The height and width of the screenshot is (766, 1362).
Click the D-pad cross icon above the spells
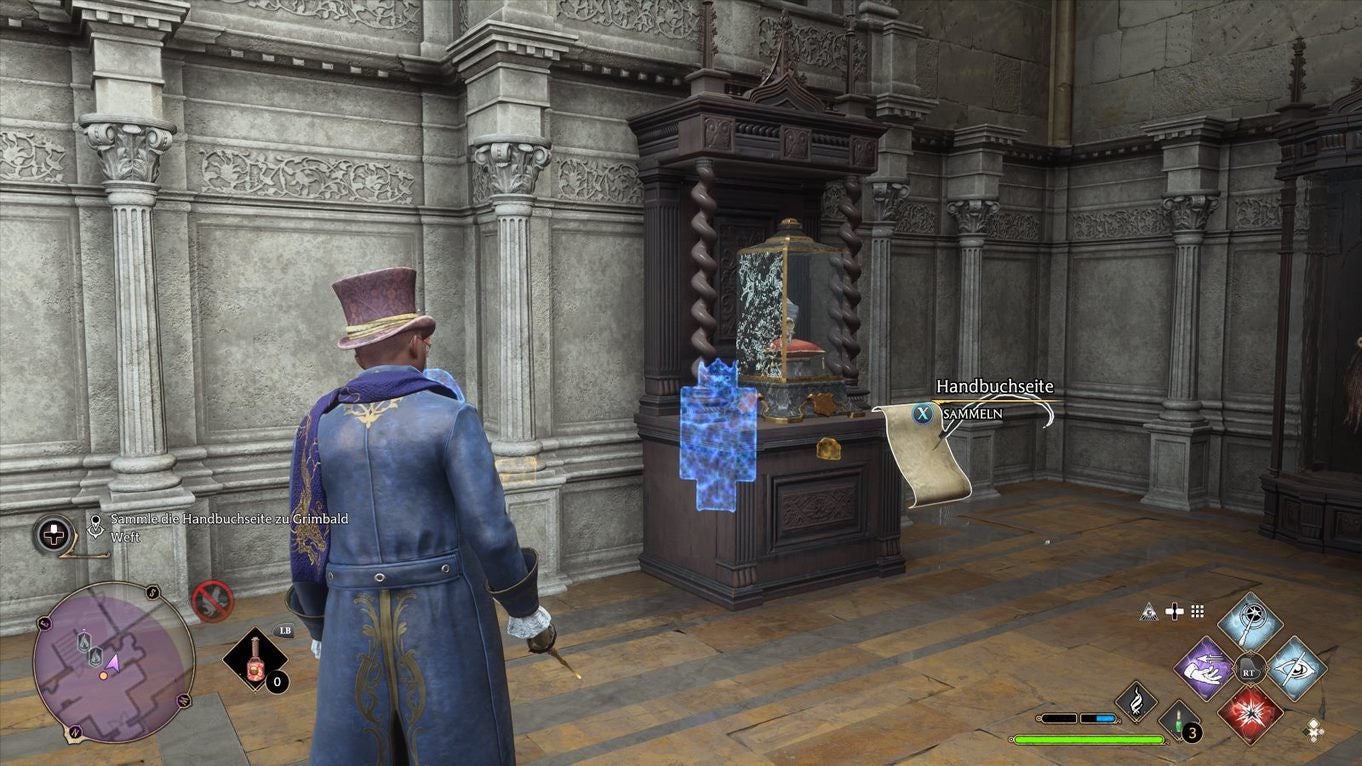[x=1174, y=612]
